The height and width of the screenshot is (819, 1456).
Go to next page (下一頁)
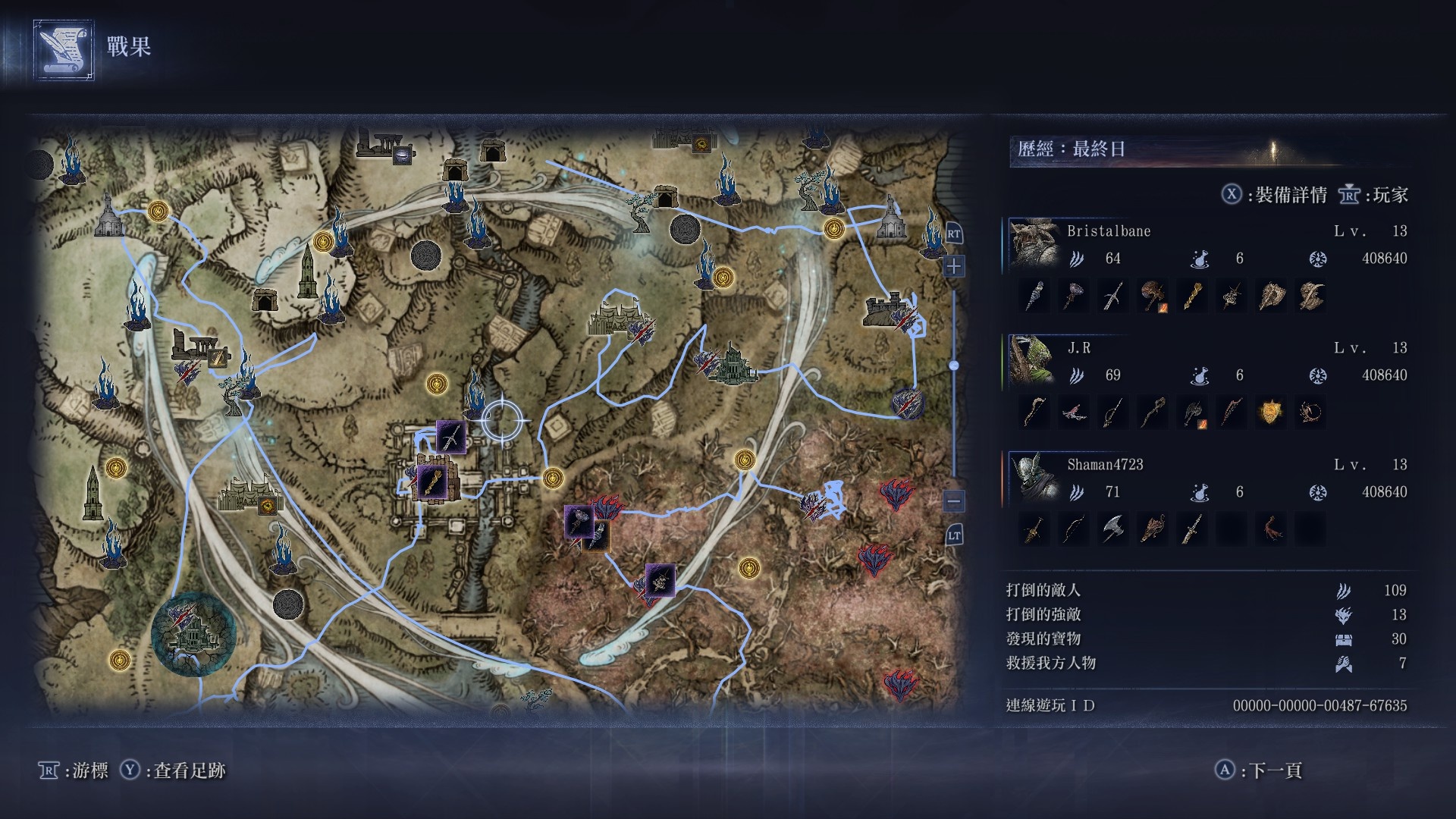click(1260, 770)
